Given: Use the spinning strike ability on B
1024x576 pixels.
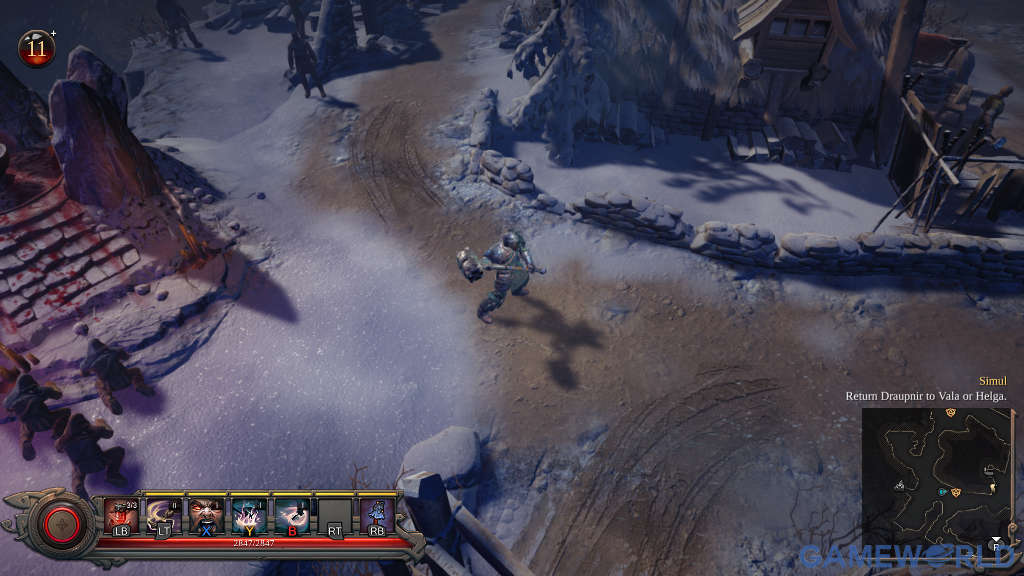Looking at the screenshot, I should click(291, 514).
